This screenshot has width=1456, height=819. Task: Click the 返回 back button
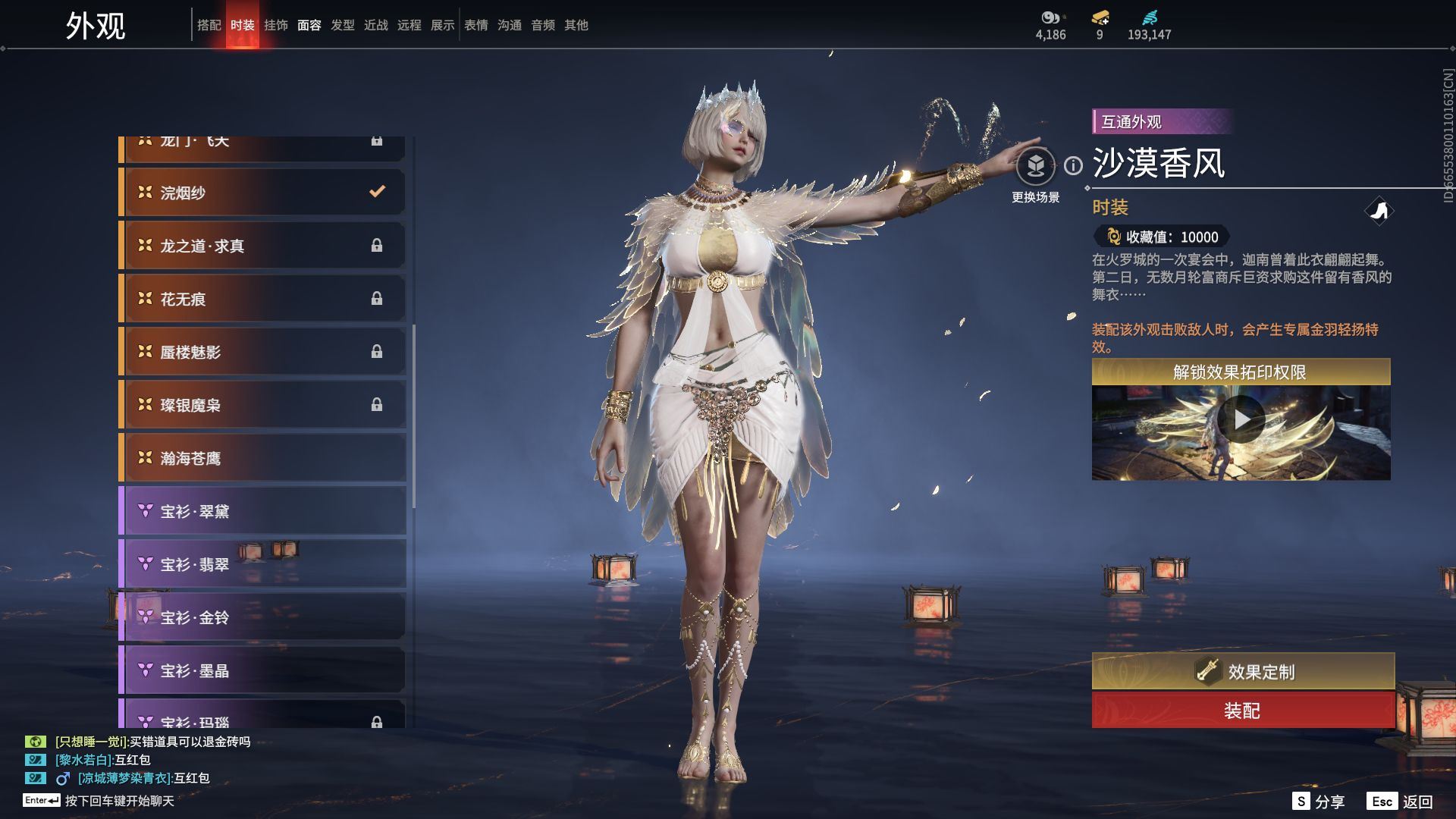[x=1400, y=802]
